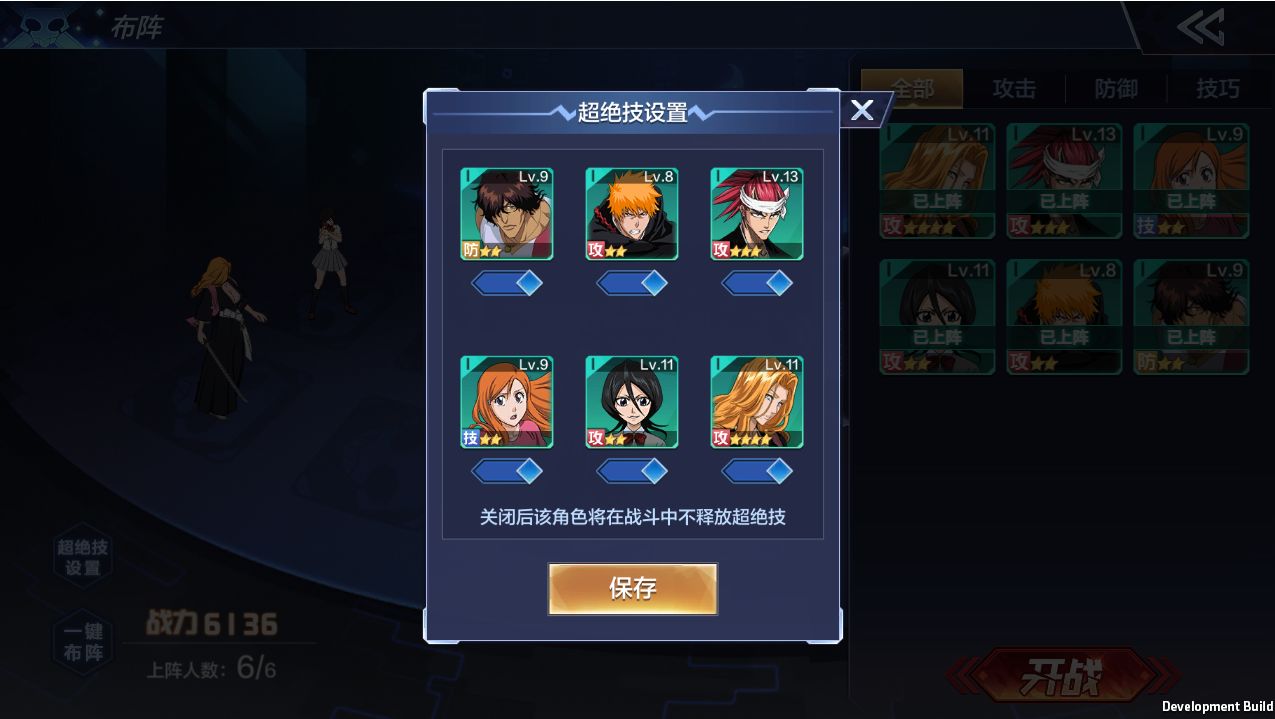
Task: Toggle ultimate for black-haired Lv.11 Rukia
Action: 632,471
